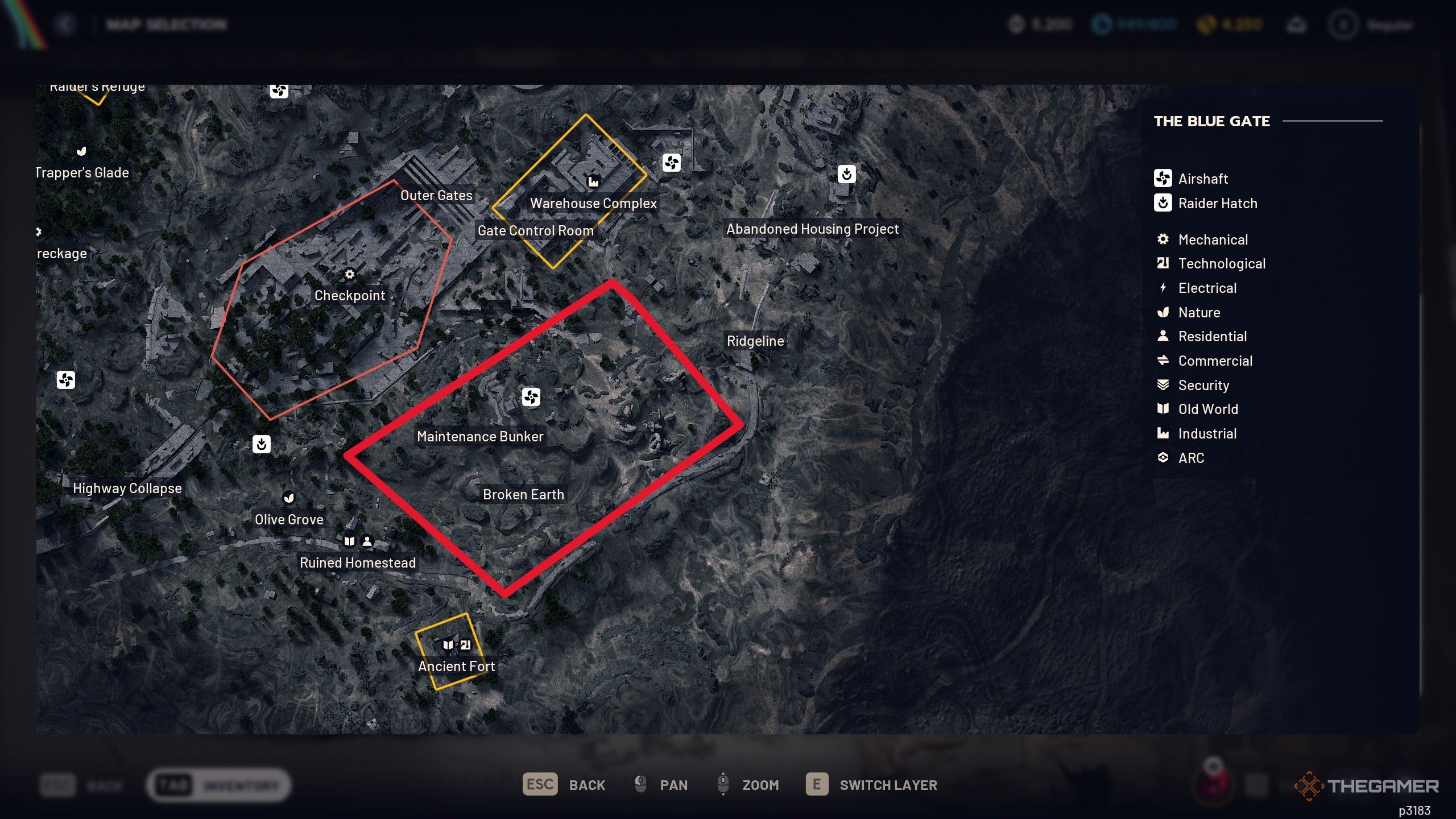The height and width of the screenshot is (819, 1456).
Task: Select the Raider Hatch icon near Abandoned Housing Project
Action: tap(847, 175)
